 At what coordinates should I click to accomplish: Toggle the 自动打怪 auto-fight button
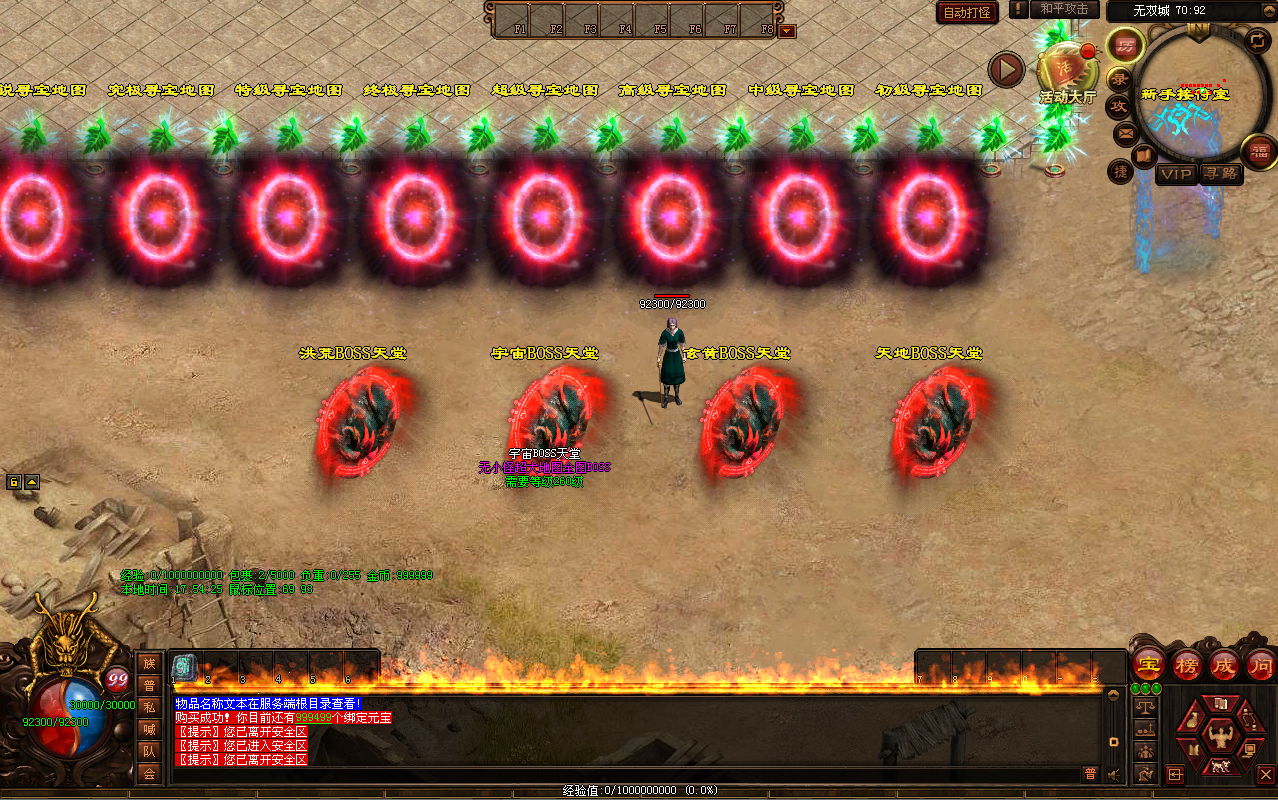(x=967, y=12)
